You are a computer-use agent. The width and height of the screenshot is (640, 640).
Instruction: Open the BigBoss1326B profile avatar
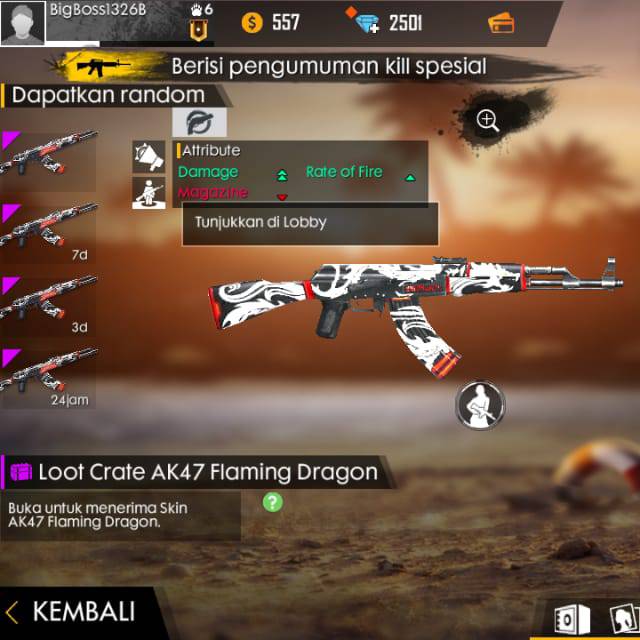[22, 23]
